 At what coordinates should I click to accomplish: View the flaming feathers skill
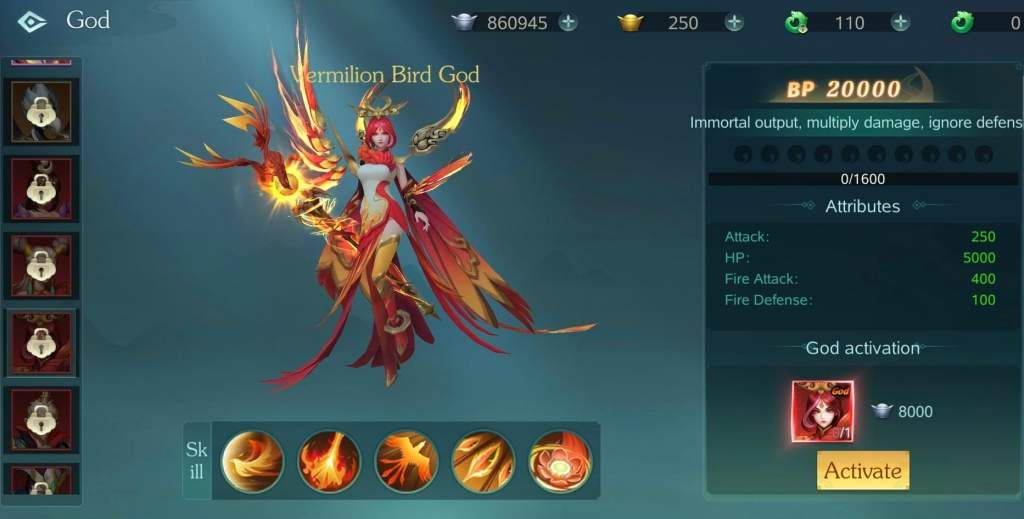483,461
